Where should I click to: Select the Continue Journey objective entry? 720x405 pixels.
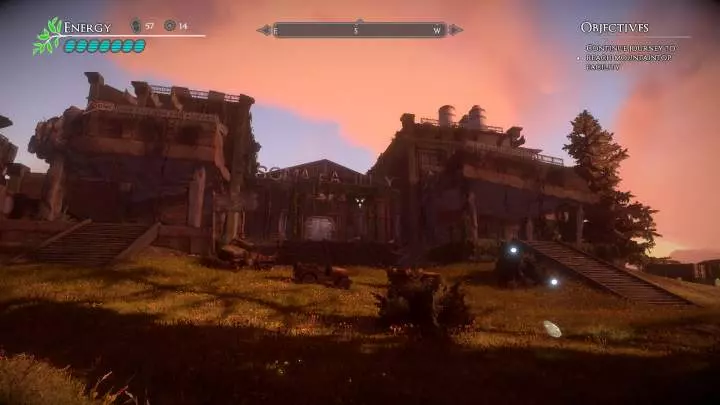(x=630, y=57)
